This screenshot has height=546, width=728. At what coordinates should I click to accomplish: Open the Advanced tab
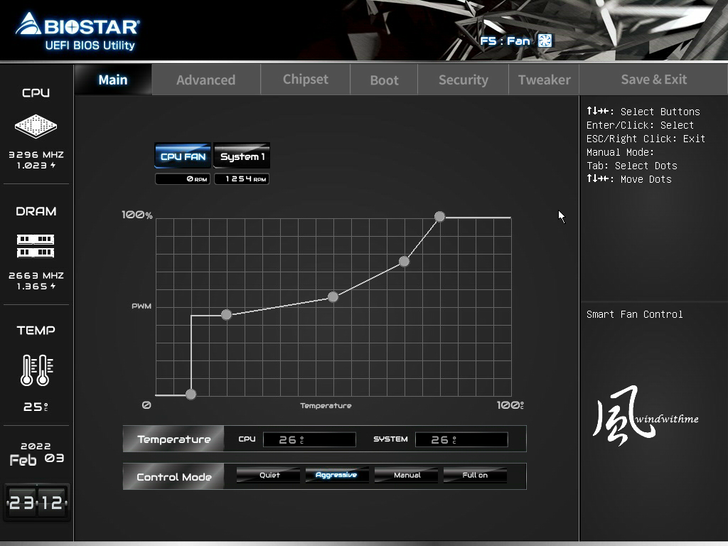click(206, 80)
